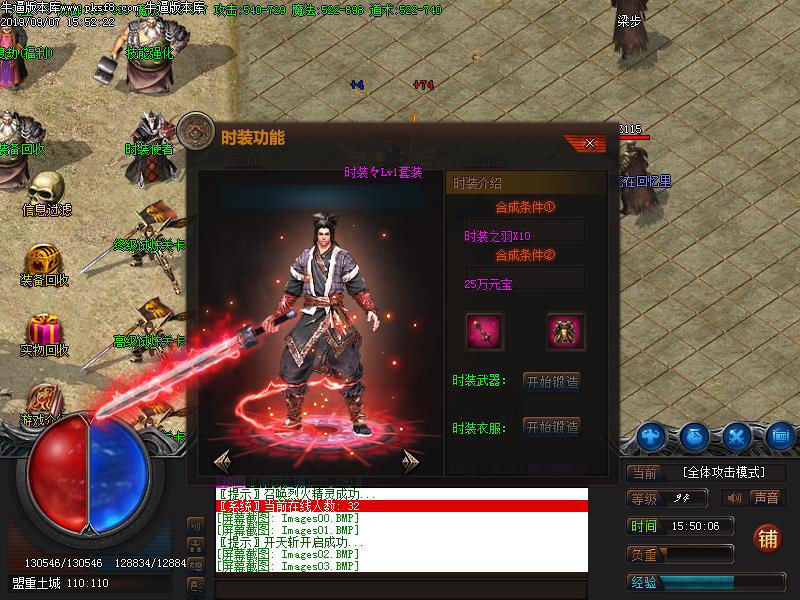Open the 铺 shop button
The image size is (800, 600).
768,538
